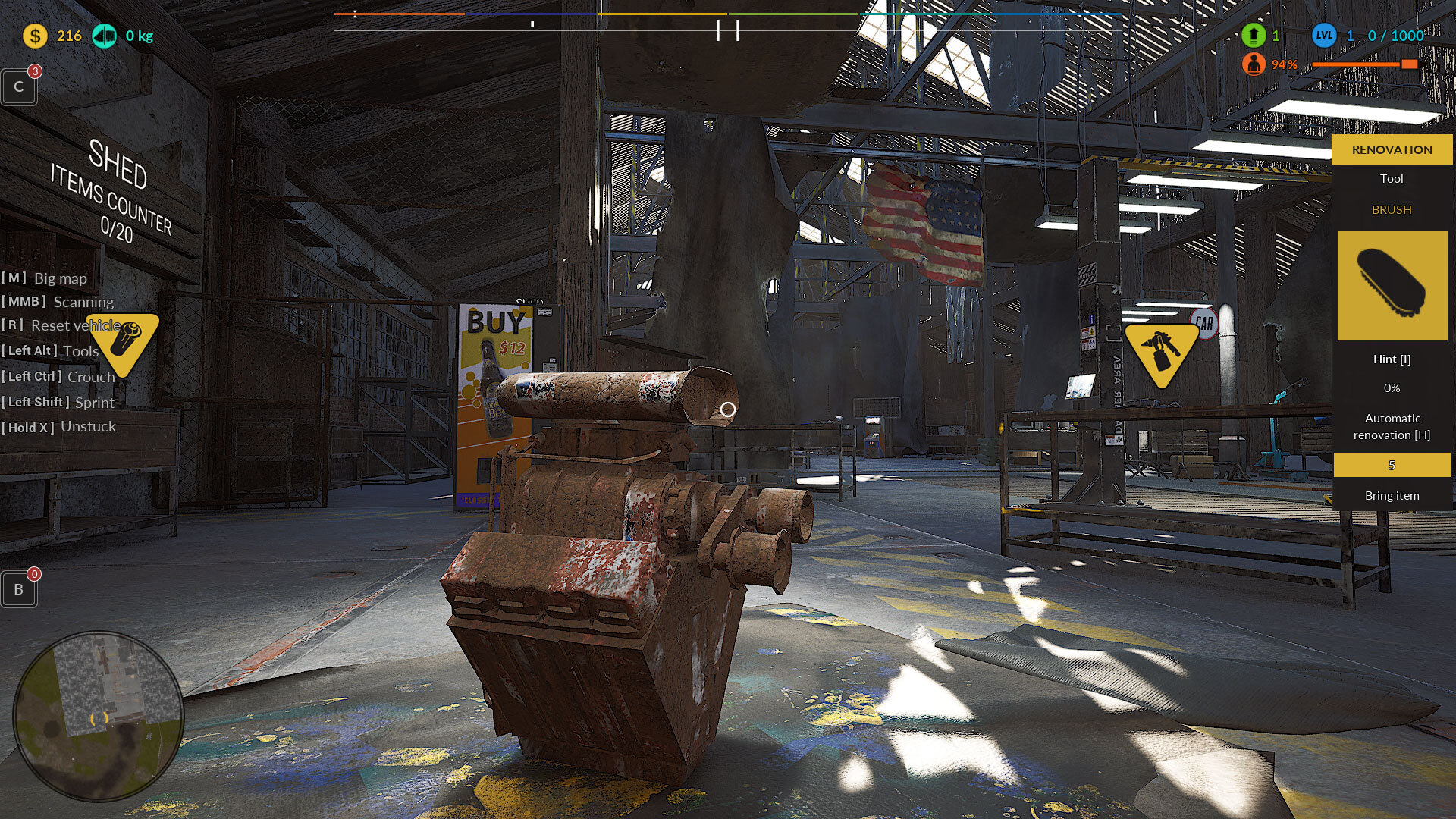Click the B button with zero badge

[19, 589]
